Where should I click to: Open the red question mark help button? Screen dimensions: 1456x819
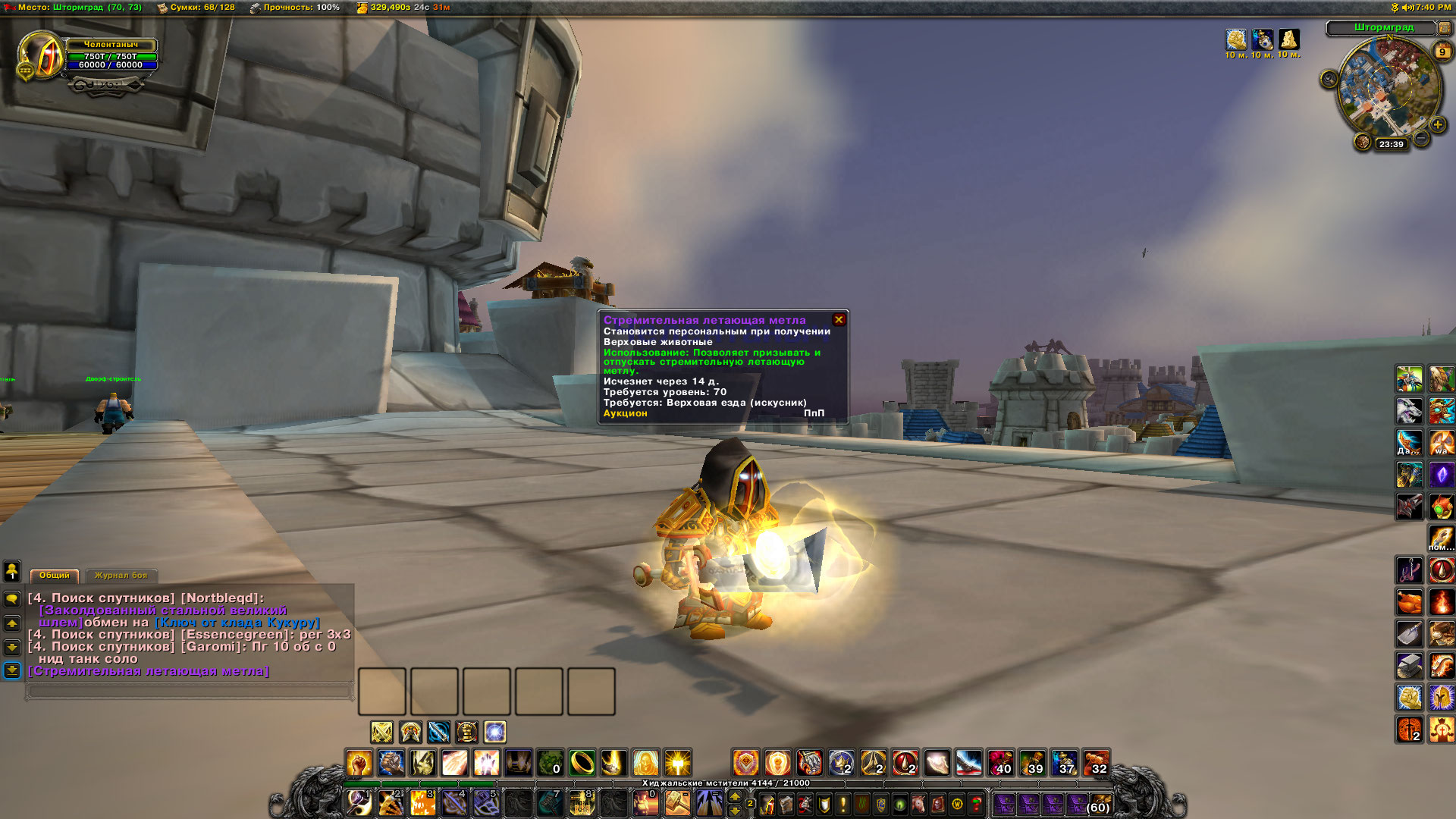coord(977,803)
